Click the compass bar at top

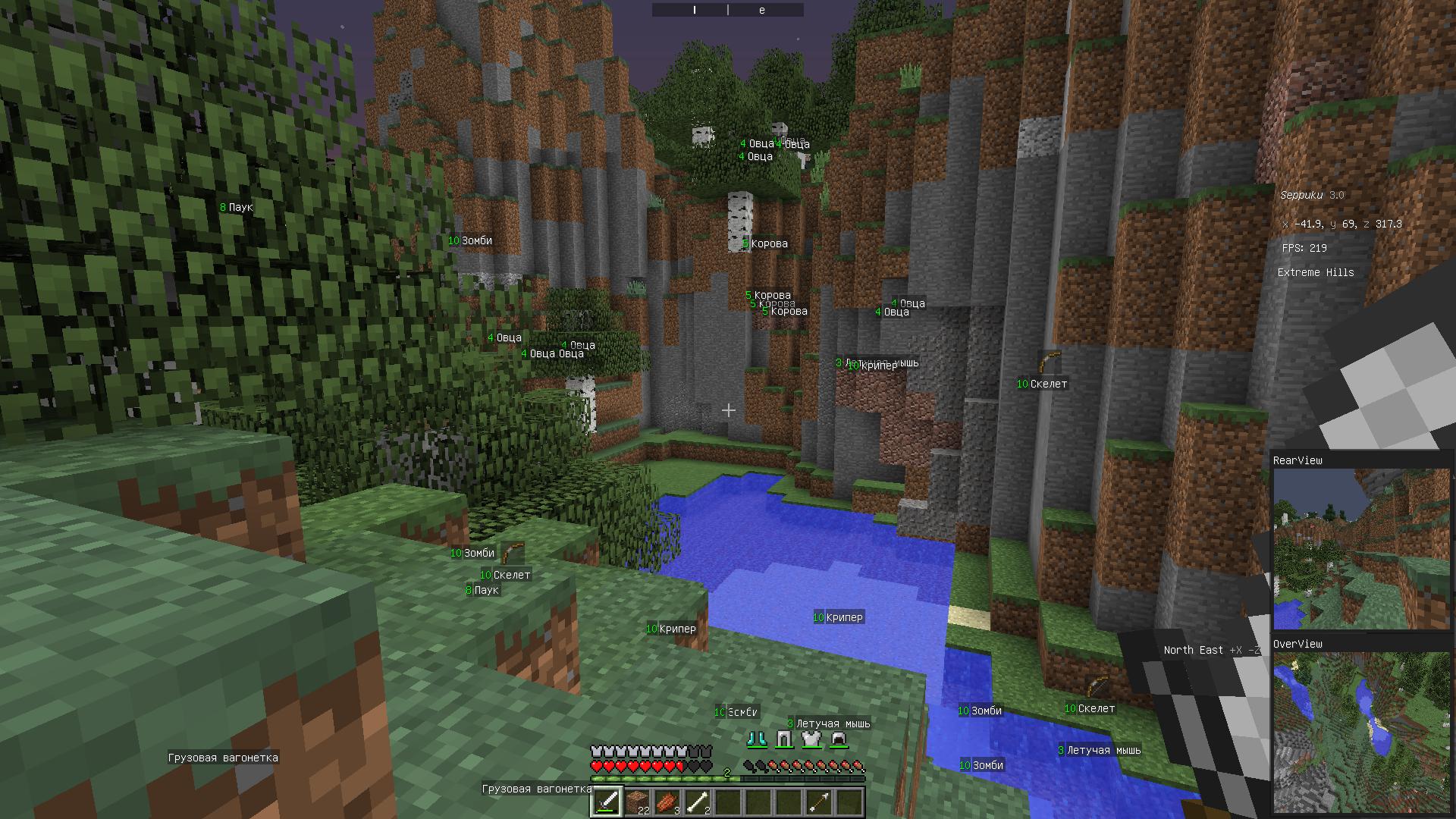pyautogui.click(x=728, y=10)
